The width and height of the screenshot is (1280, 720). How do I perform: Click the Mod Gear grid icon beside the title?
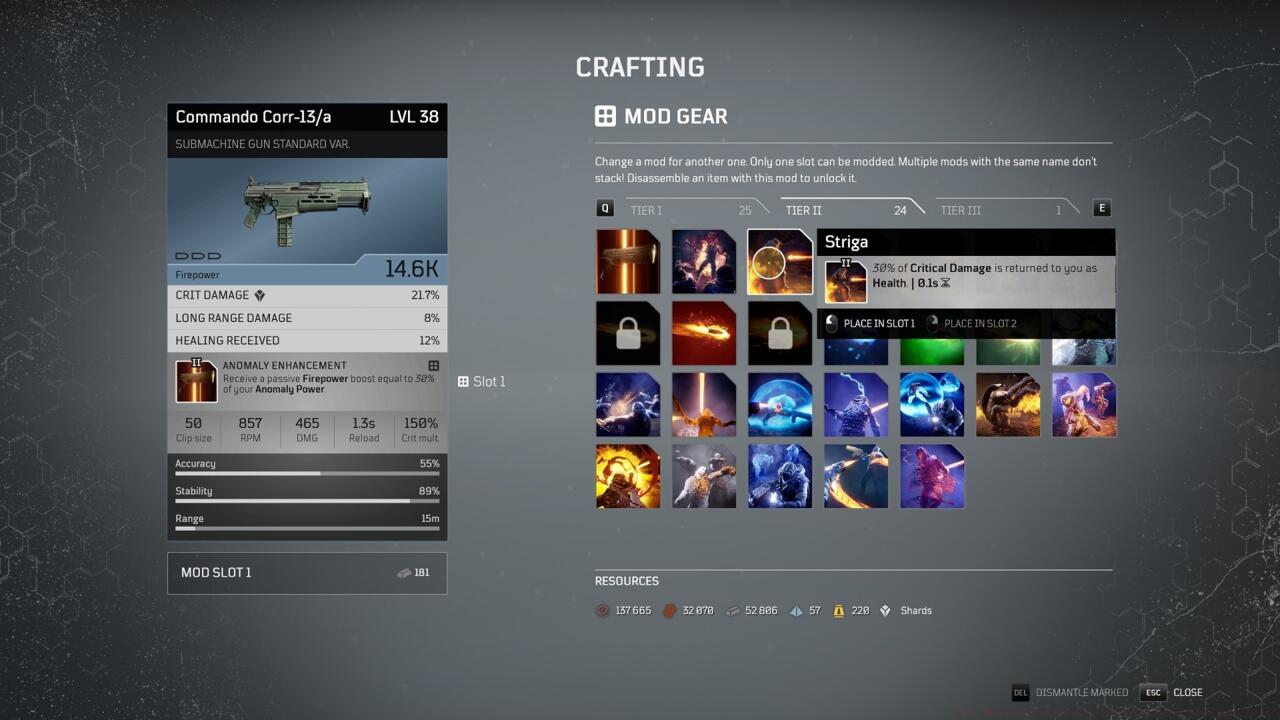(606, 116)
